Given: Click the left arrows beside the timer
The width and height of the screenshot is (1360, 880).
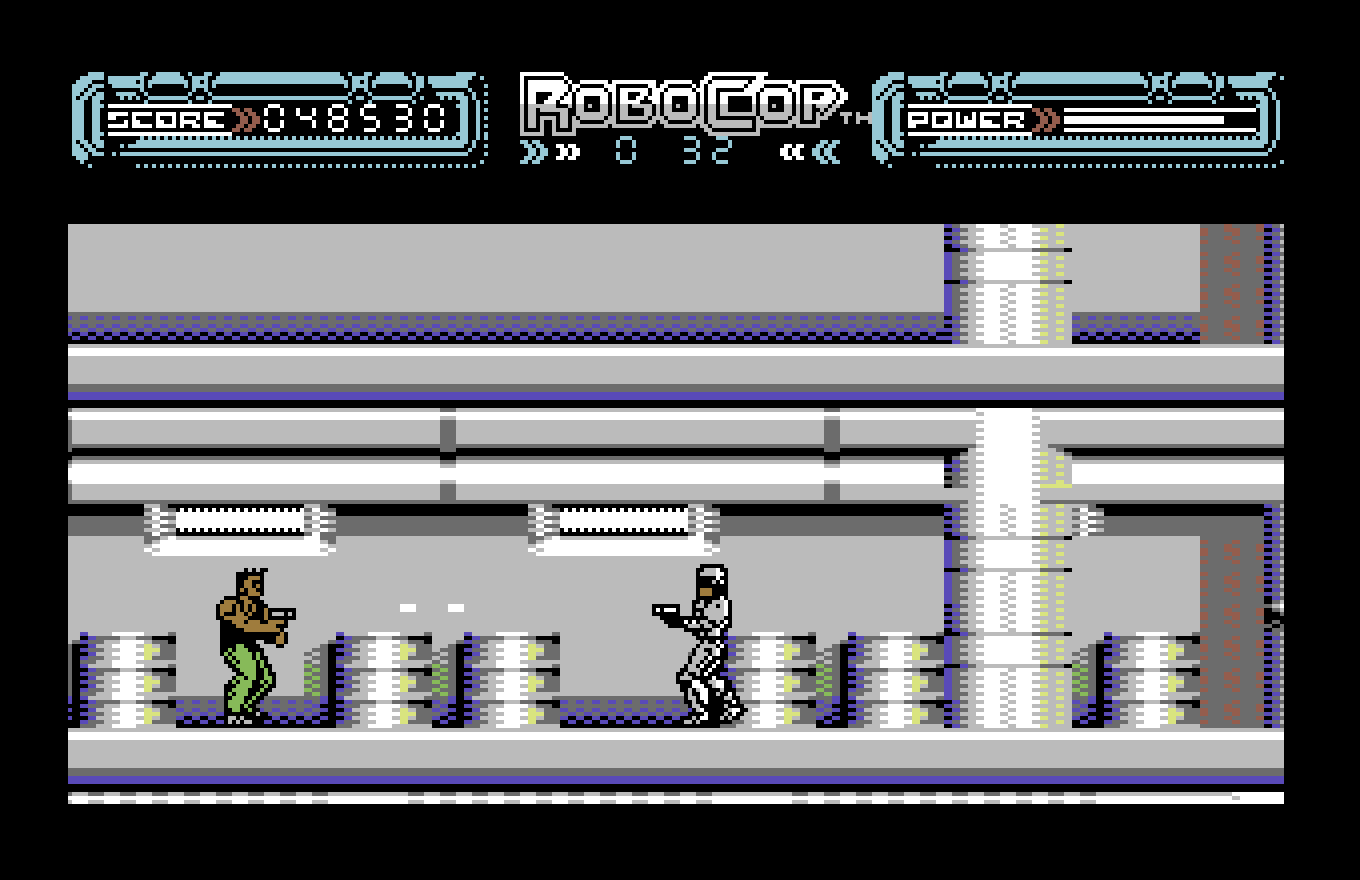Looking at the screenshot, I should (x=545, y=150).
